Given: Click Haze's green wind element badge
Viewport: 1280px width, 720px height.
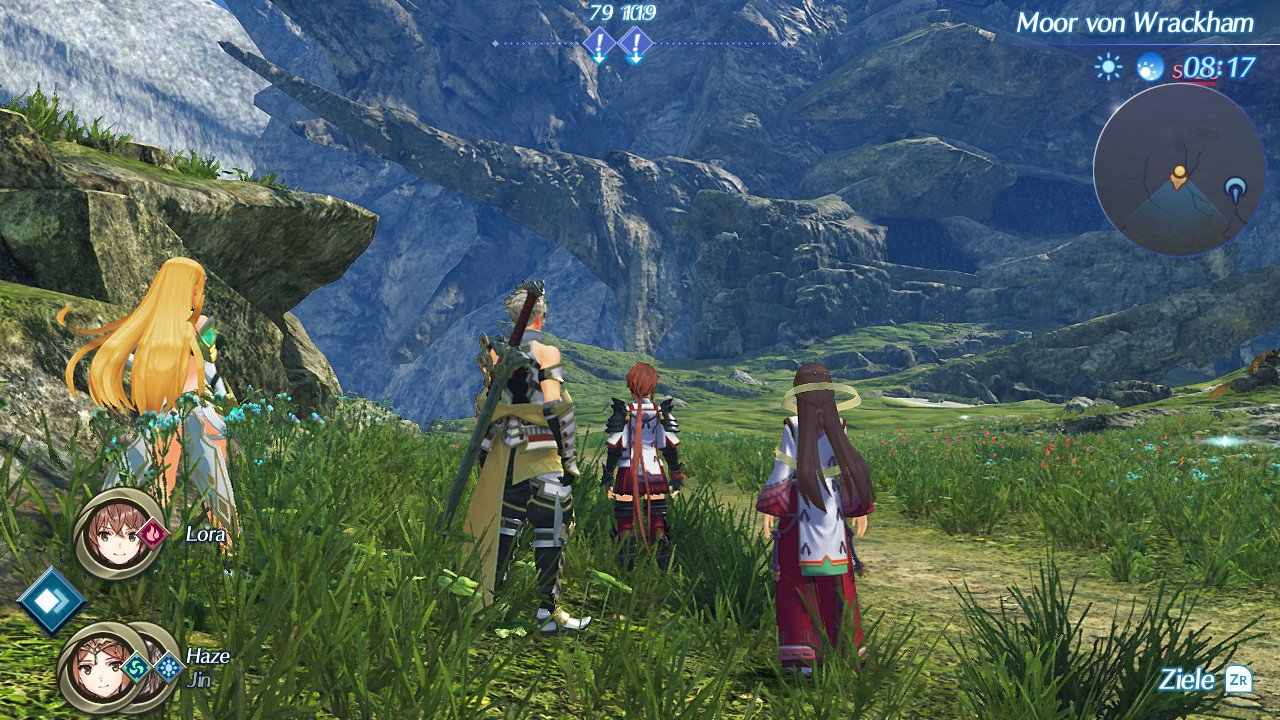Looking at the screenshot, I should [x=137, y=667].
